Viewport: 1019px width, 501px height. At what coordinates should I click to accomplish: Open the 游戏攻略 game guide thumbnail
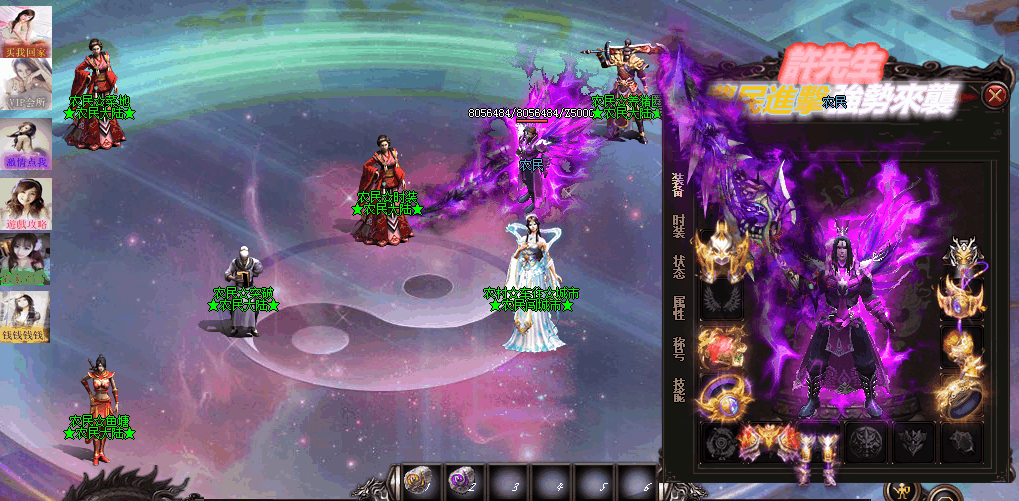25,203
